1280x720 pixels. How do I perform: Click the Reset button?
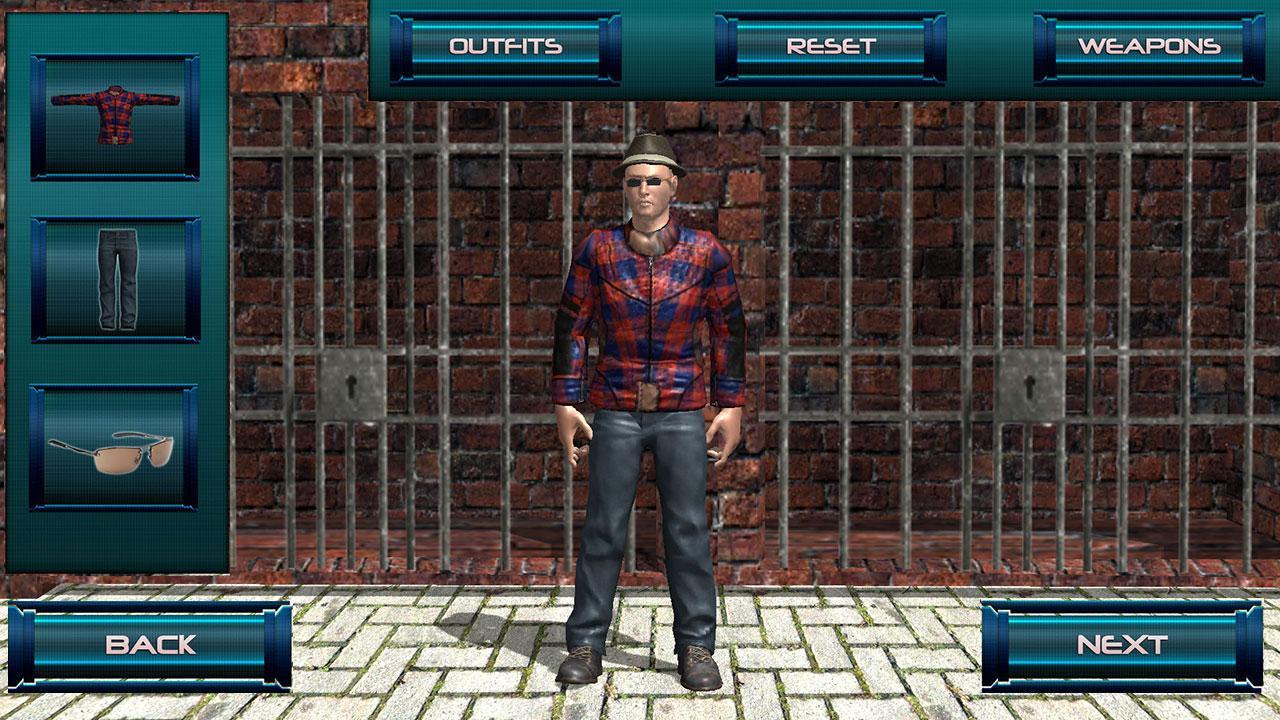click(830, 47)
